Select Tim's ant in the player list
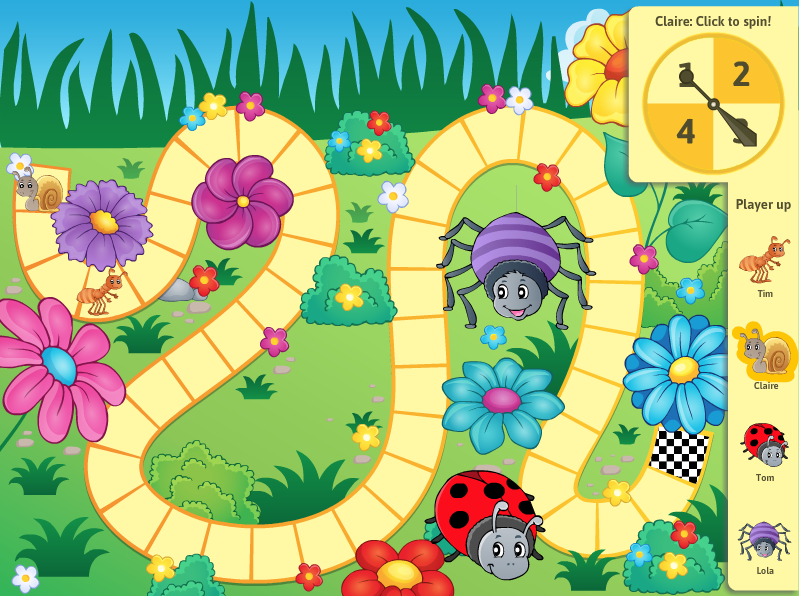Image resolution: width=799 pixels, height=596 pixels. click(764, 260)
